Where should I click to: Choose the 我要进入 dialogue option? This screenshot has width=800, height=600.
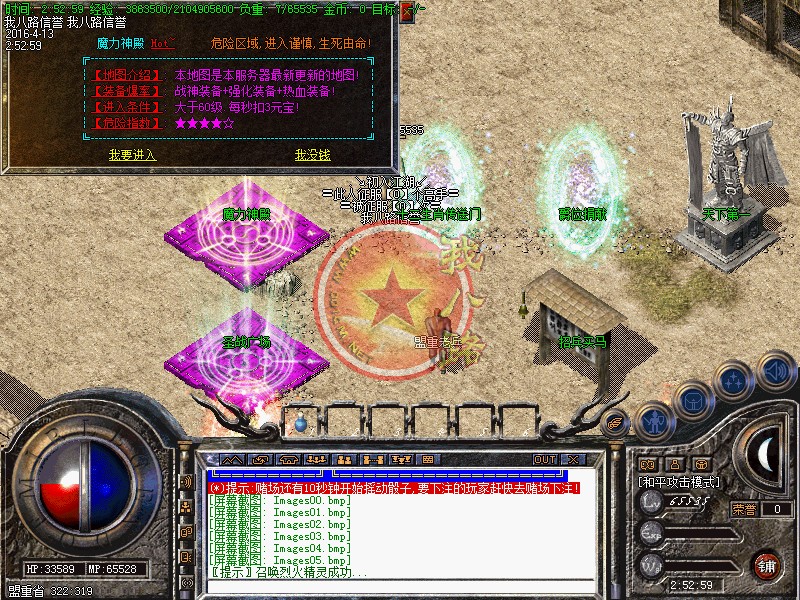tap(132, 155)
